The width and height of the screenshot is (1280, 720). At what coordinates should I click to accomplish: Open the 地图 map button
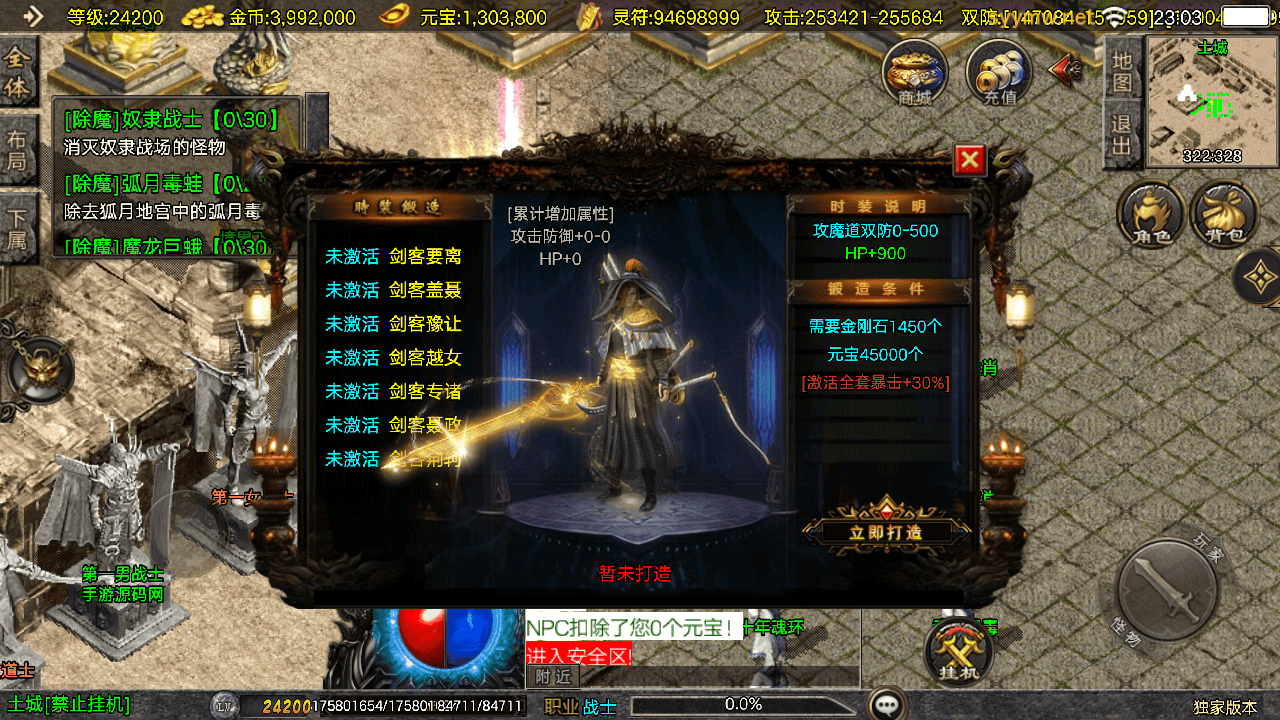[x=1122, y=70]
